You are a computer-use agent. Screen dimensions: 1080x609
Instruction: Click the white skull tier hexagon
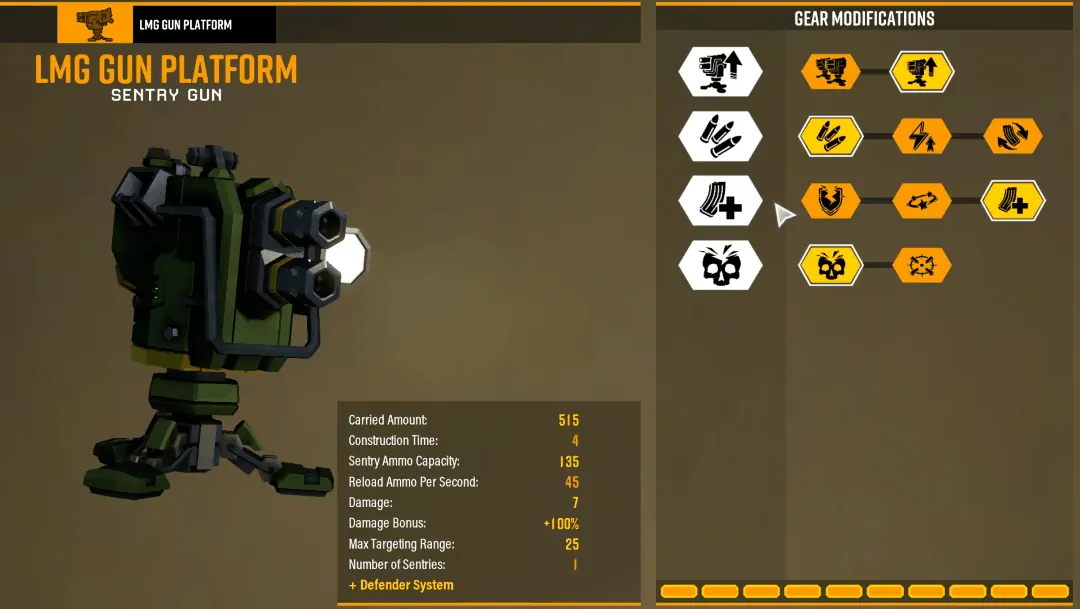click(720, 265)
